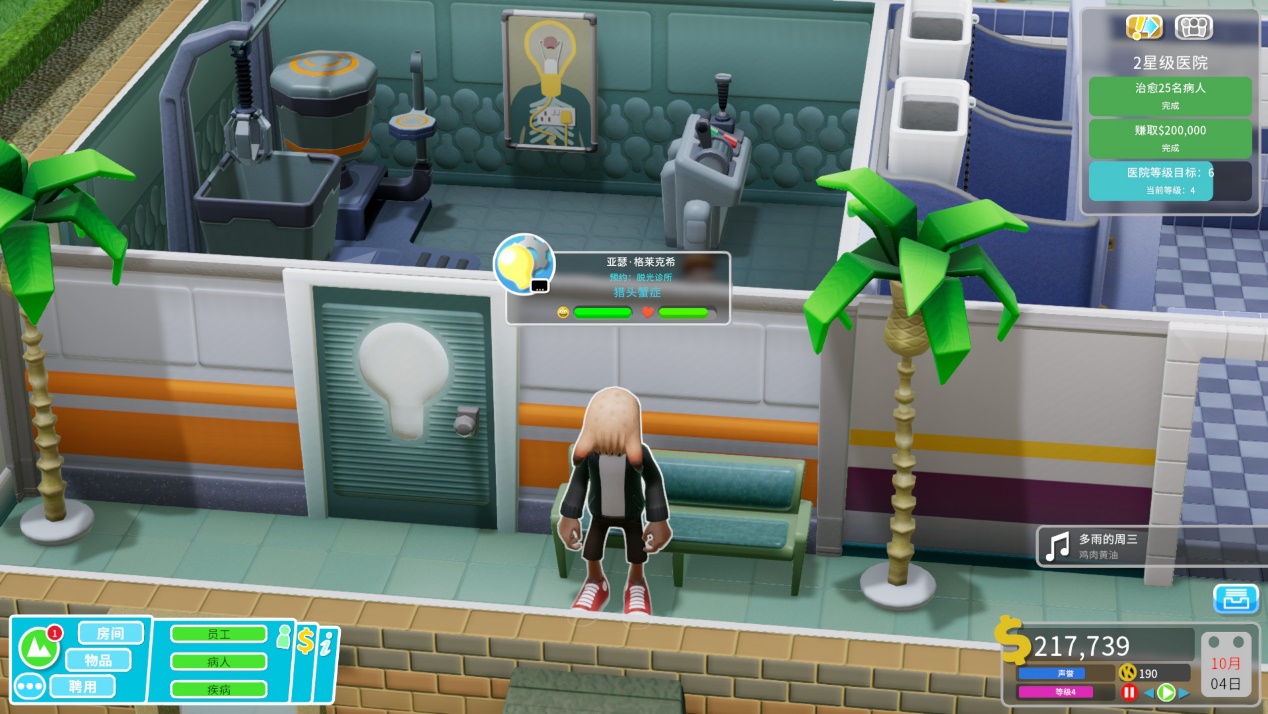Image resolution: width=1268 pixels, height=714 pixels.
Task: Decrease game speed with the left arrow
Action: point(1148,692)
